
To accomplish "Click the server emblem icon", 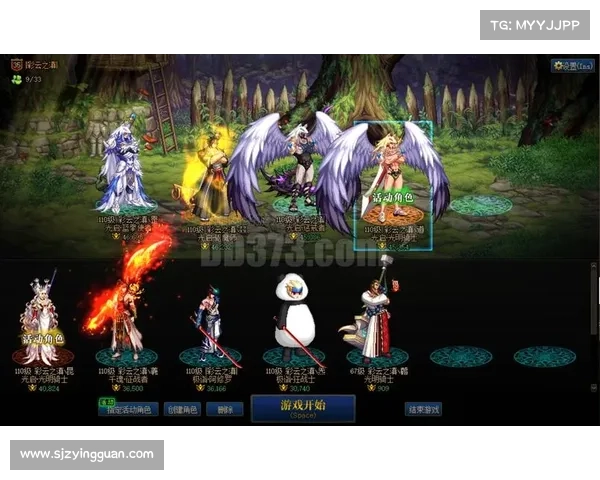I will tap(17, 64).
